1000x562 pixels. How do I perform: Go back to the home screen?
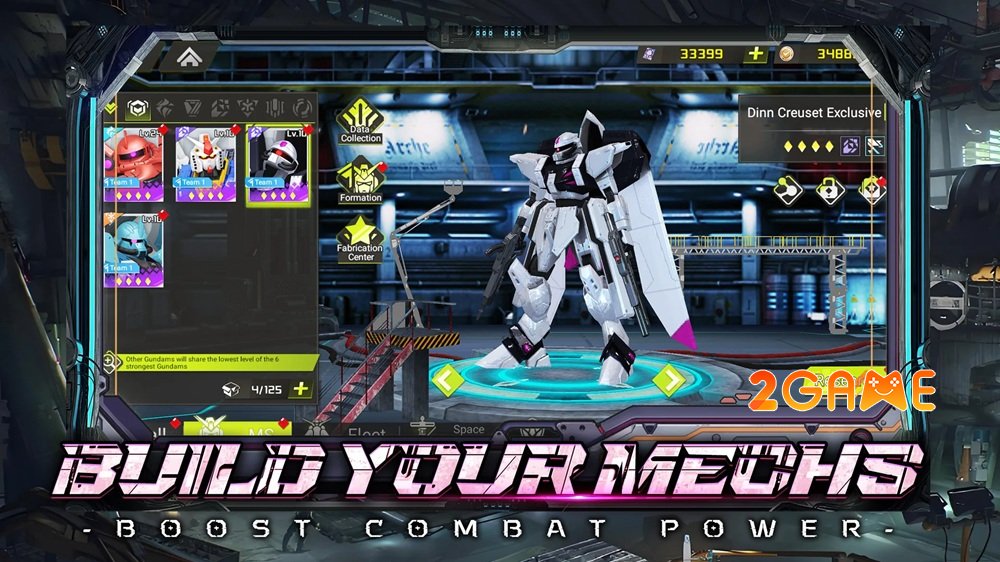click(188, 57)
